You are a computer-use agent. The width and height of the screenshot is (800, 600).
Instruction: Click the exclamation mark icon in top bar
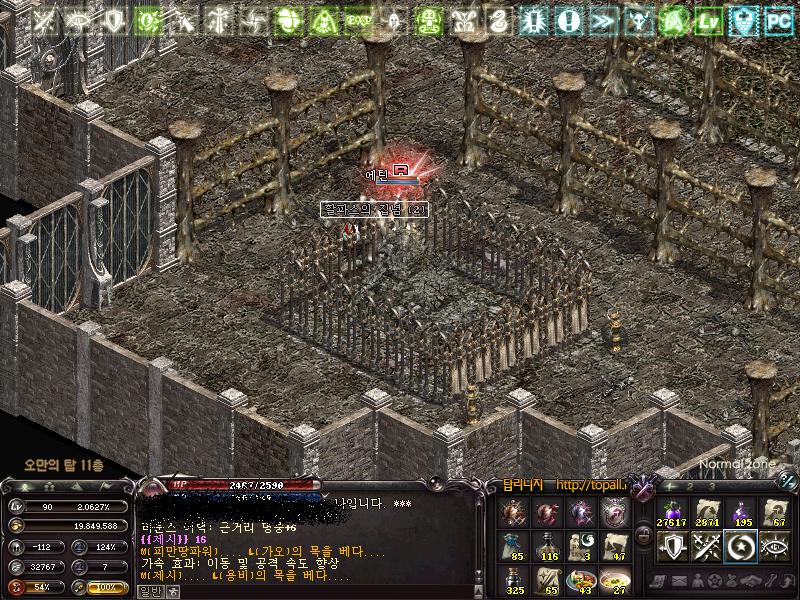pos(569,19)
